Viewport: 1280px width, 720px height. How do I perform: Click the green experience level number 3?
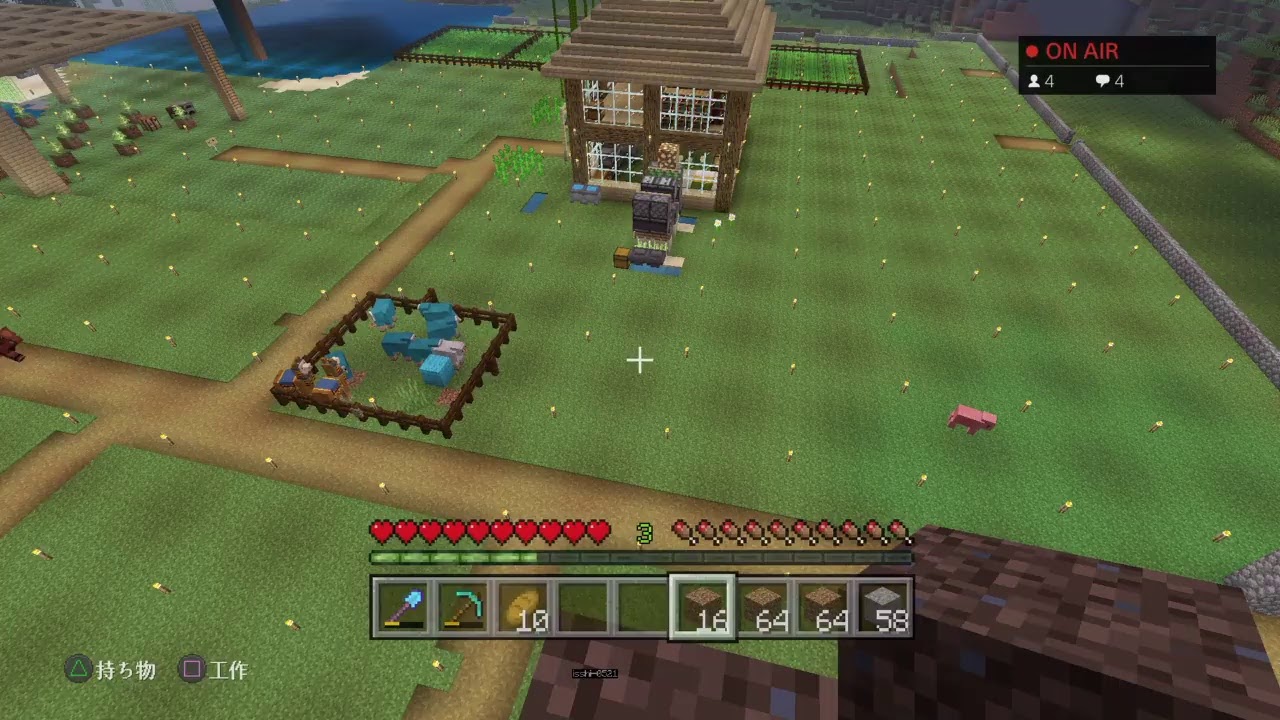(644, 534)
